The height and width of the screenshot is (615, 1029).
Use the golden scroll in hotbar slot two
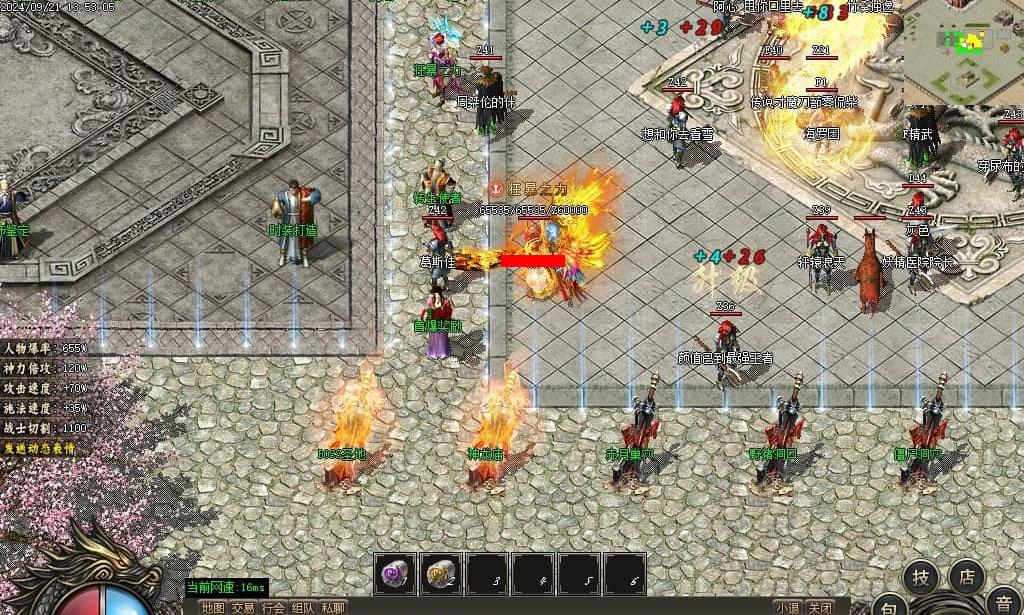click(x=441, y=573)
